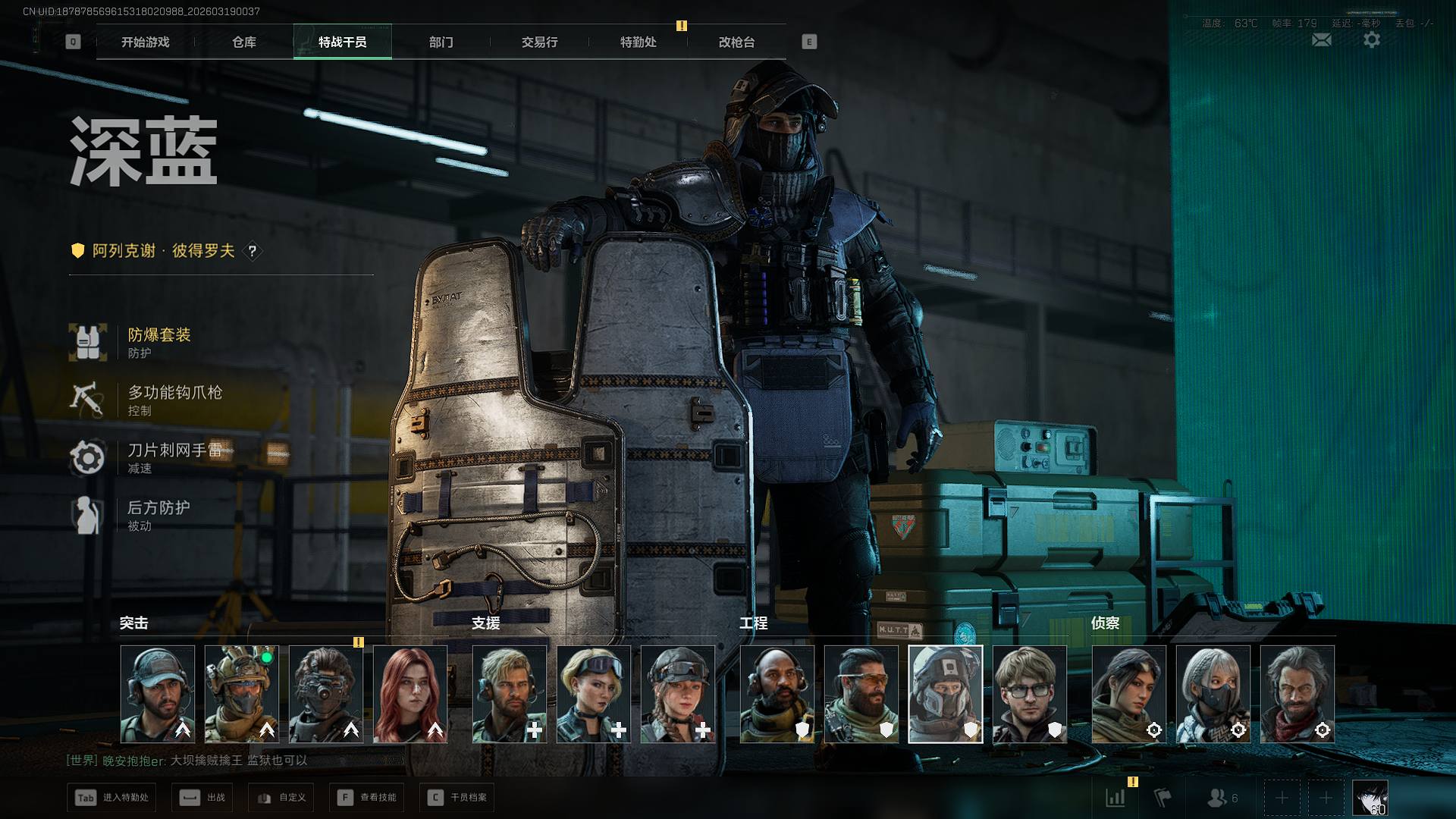1456x819 pixels.
Task: Open the 交易行 tab
Action: coord(539,42)
